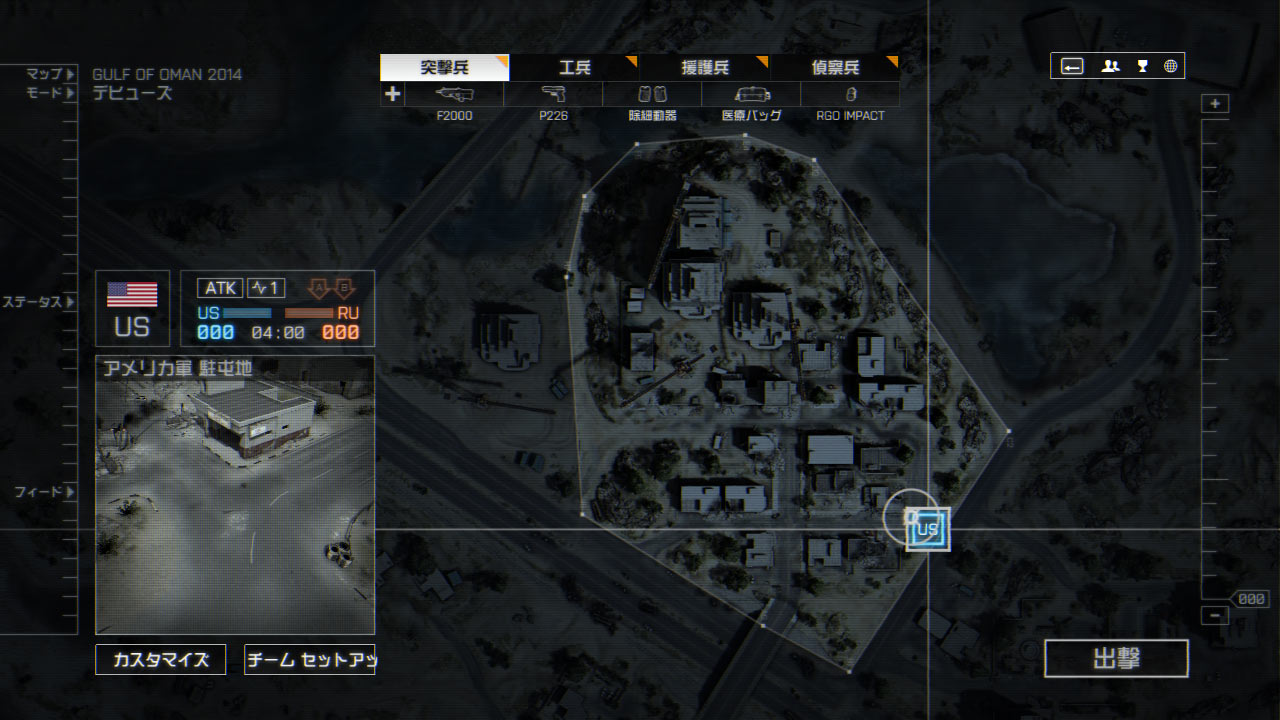Click the back arrow icon in the top bar
The width and height of the screenshot is (1280, 720).
1072,66
